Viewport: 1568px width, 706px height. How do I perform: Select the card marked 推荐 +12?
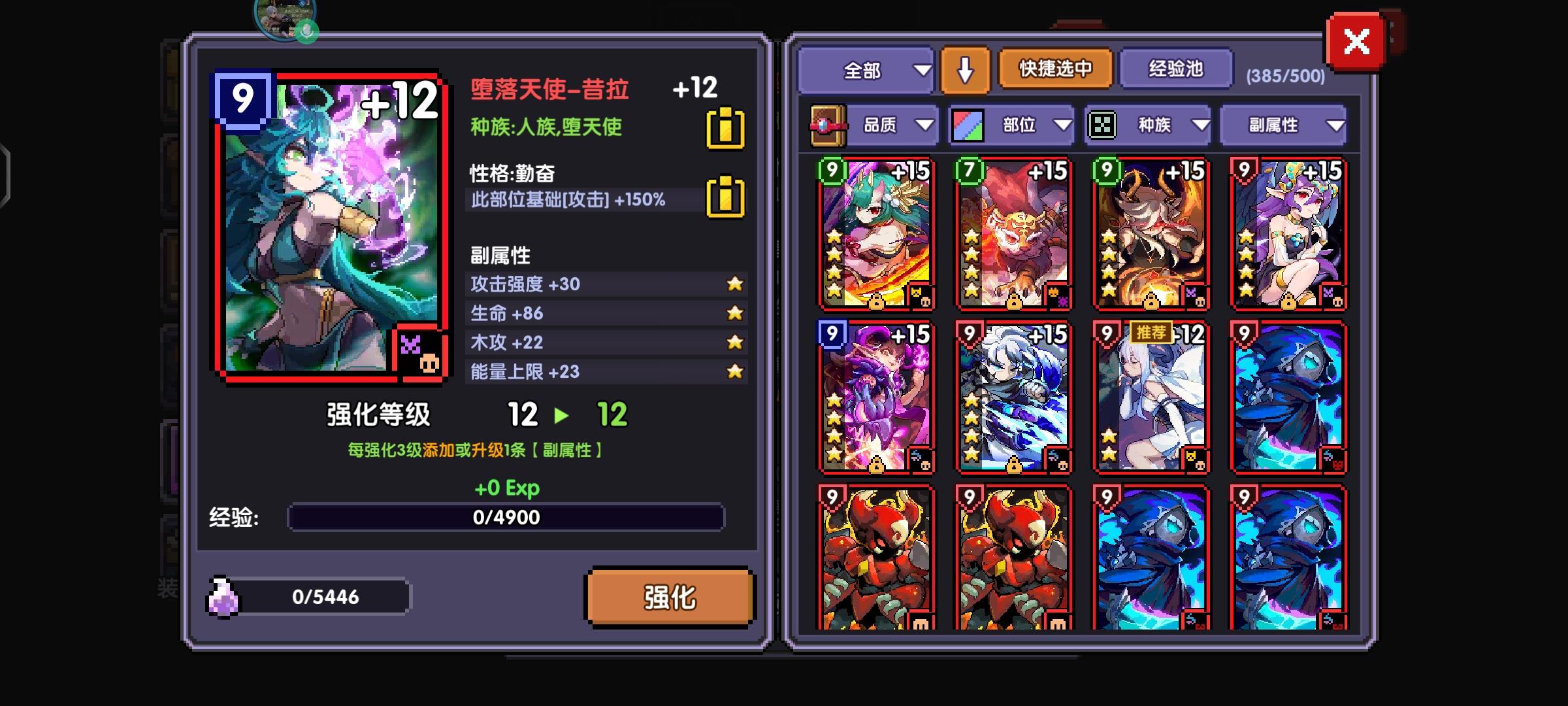pos(1150,399)
